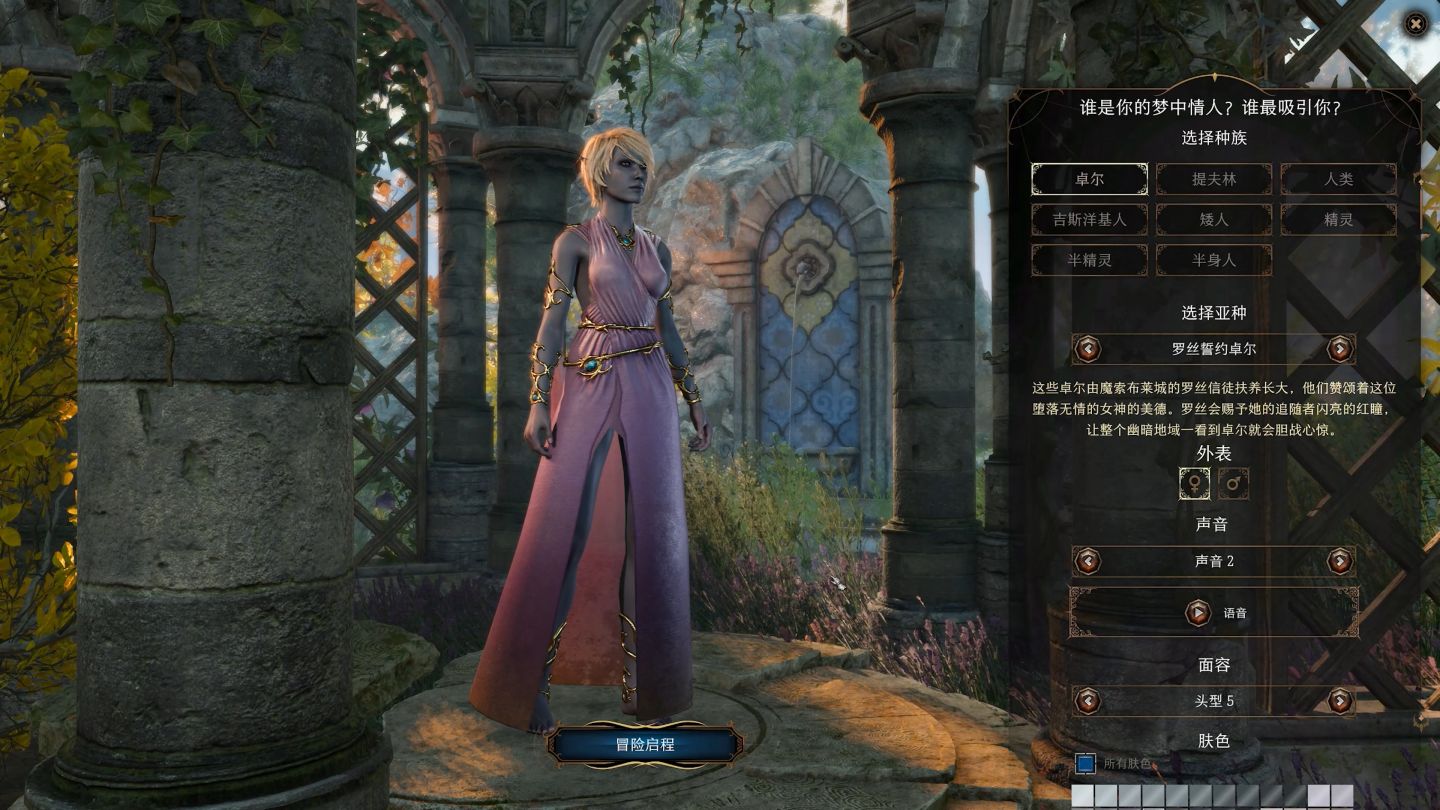Select the 吉斯洋基人 race

pos(1089,219)
